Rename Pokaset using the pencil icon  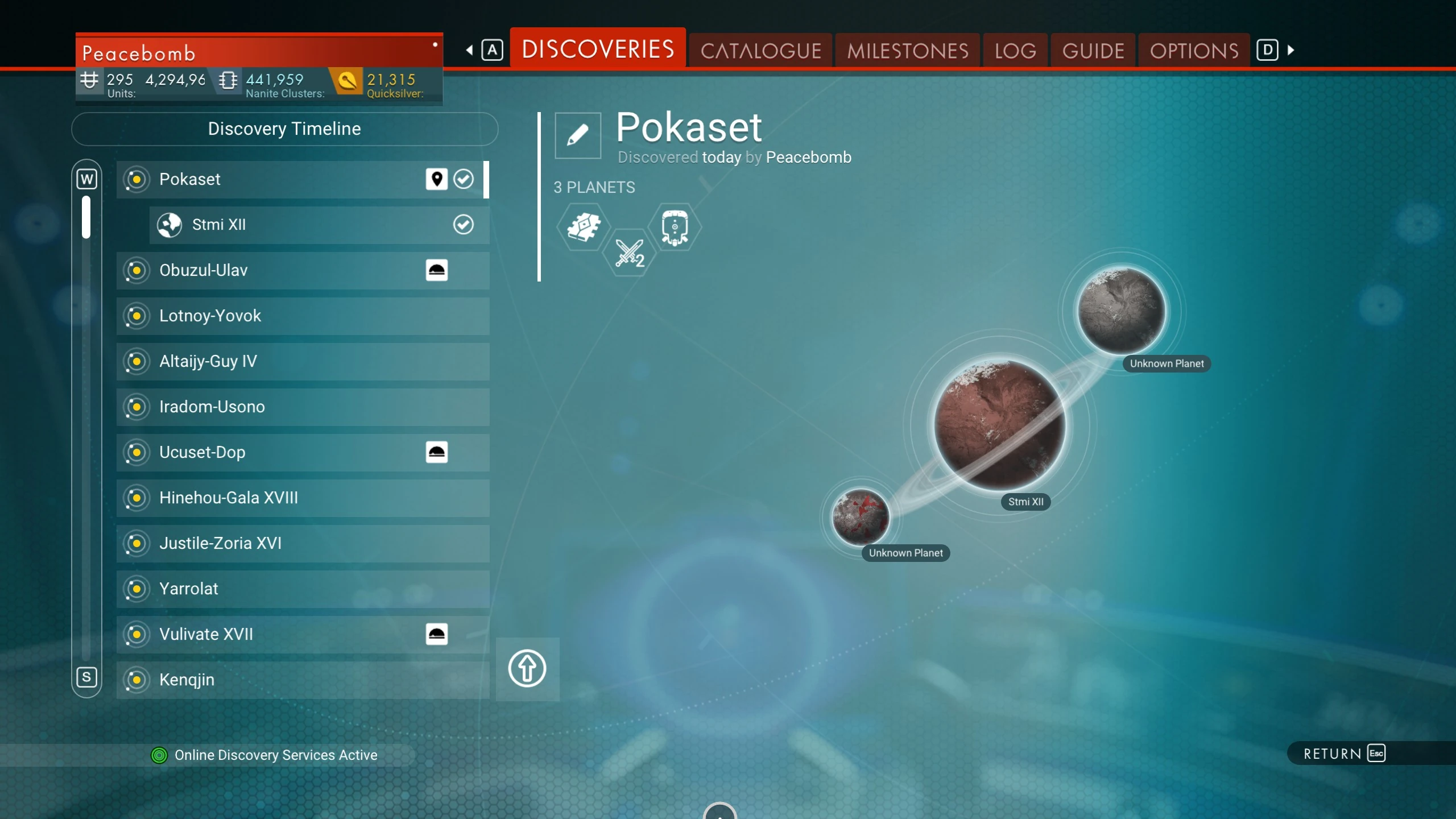pyautogui.click(x=578, y=135)
